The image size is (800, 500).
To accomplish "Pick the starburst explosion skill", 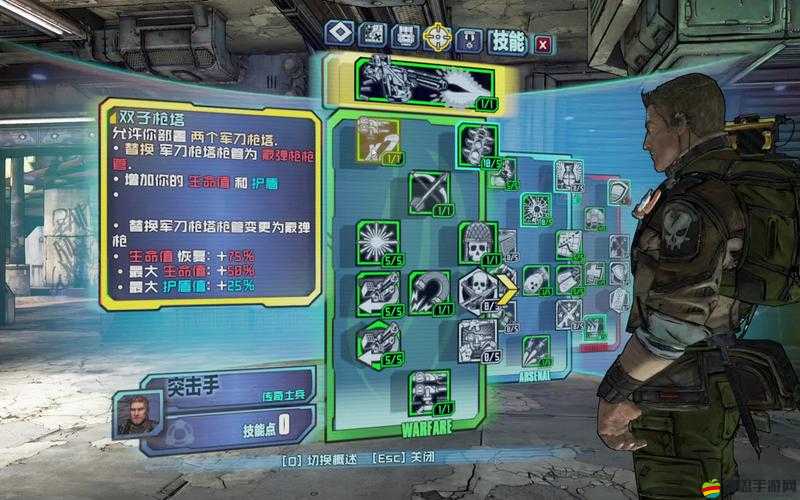I will 378,240.
